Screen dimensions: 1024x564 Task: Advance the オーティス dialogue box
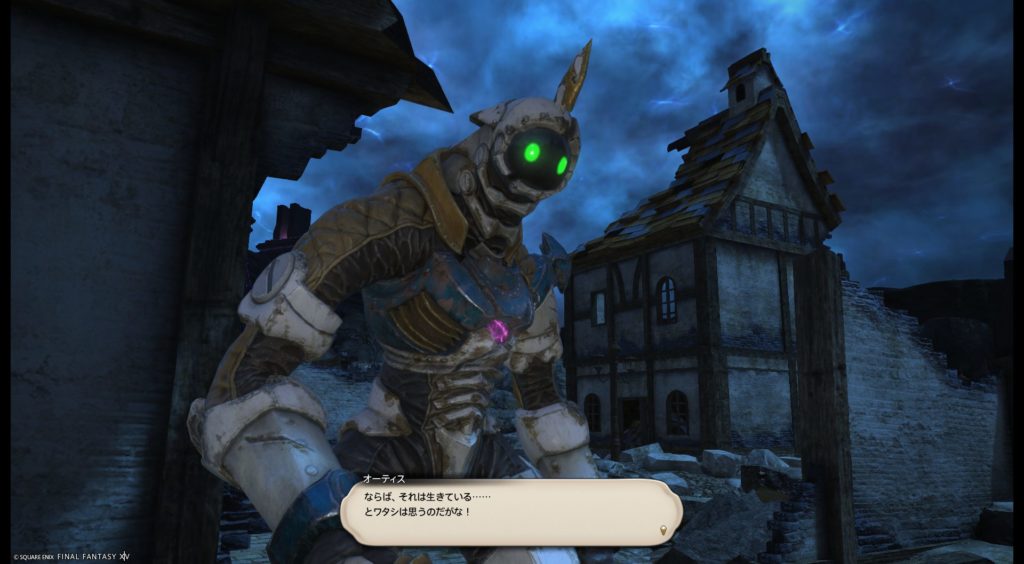pyautogui.click(x=510, y=510)
